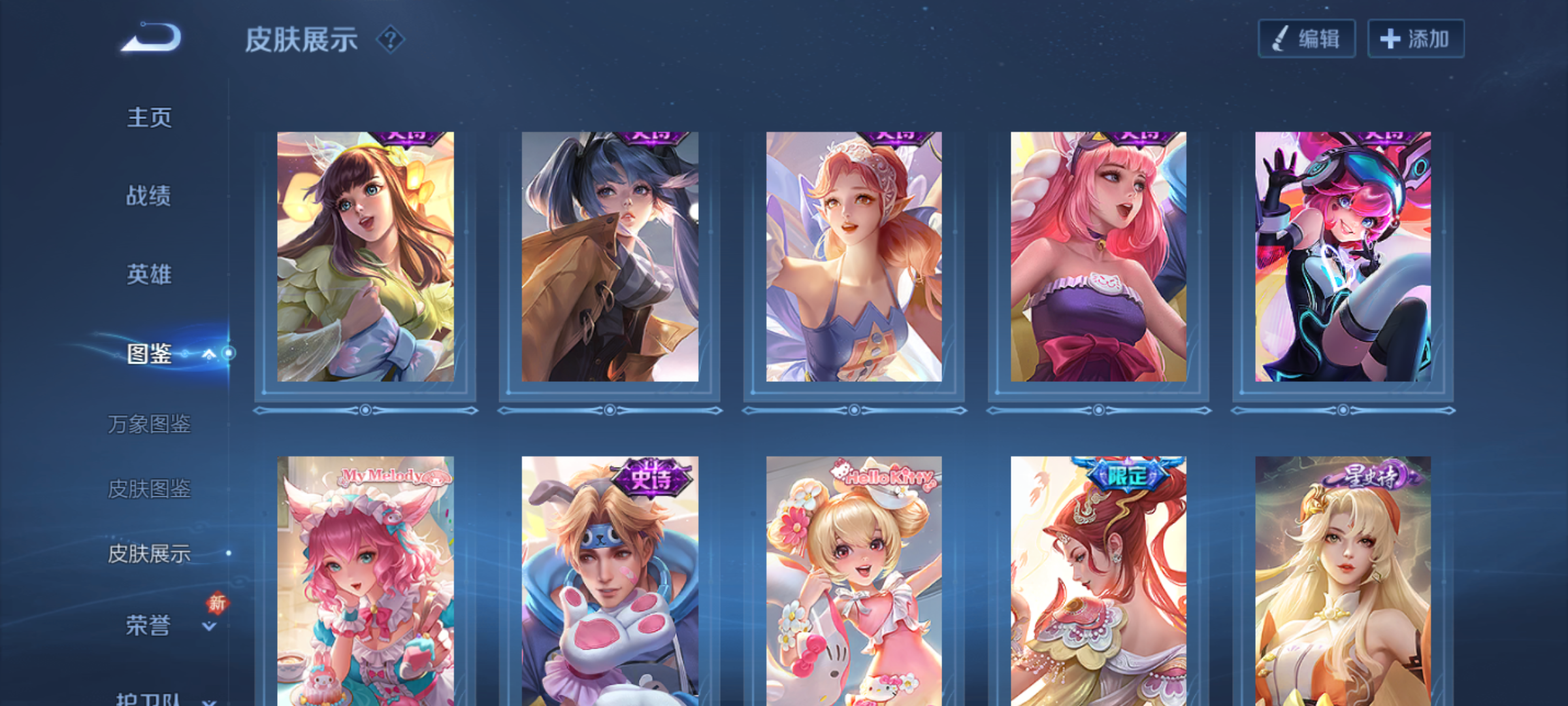Go back using the return arrow
1568x706 pixels.
click(151, 38)
